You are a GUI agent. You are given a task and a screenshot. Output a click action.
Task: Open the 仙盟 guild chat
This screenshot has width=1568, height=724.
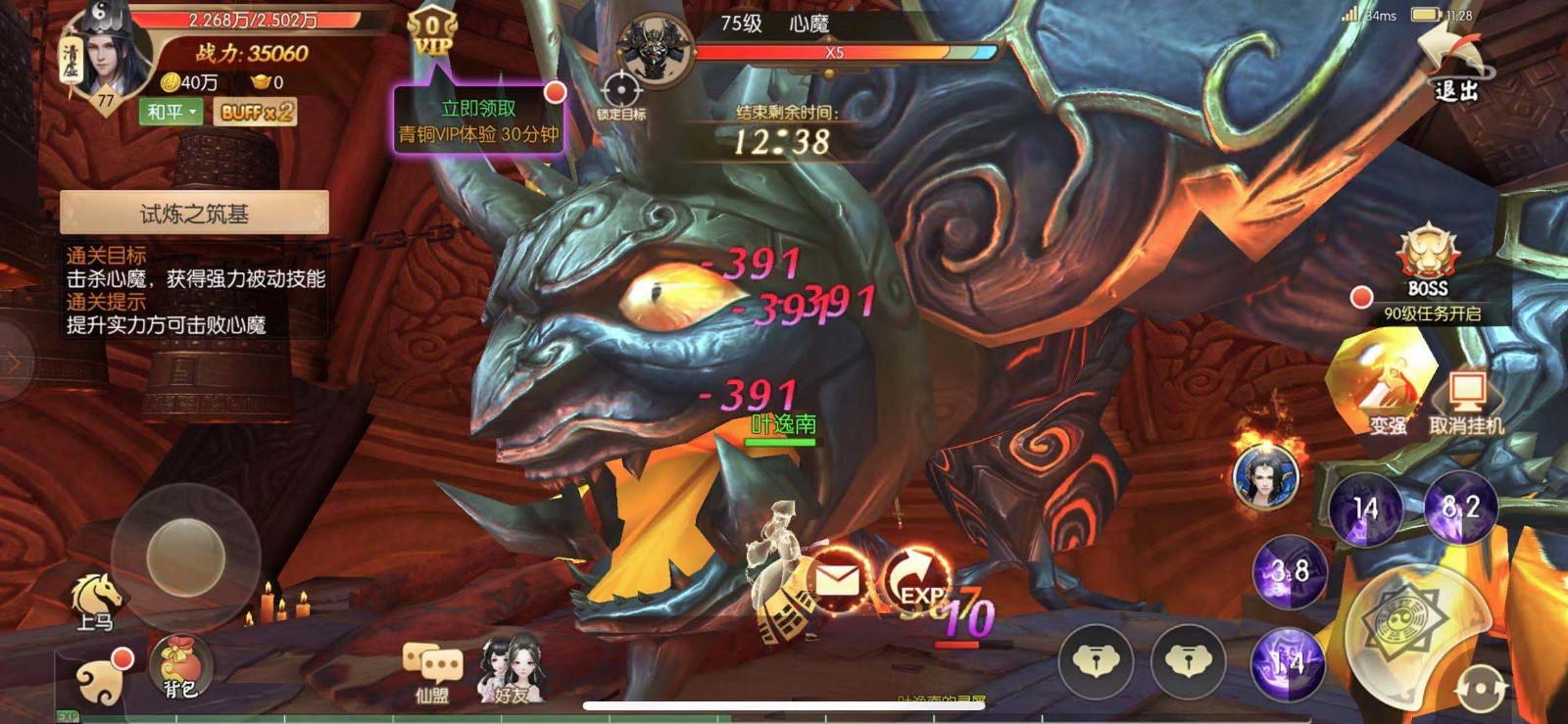(x=432, y=671)
